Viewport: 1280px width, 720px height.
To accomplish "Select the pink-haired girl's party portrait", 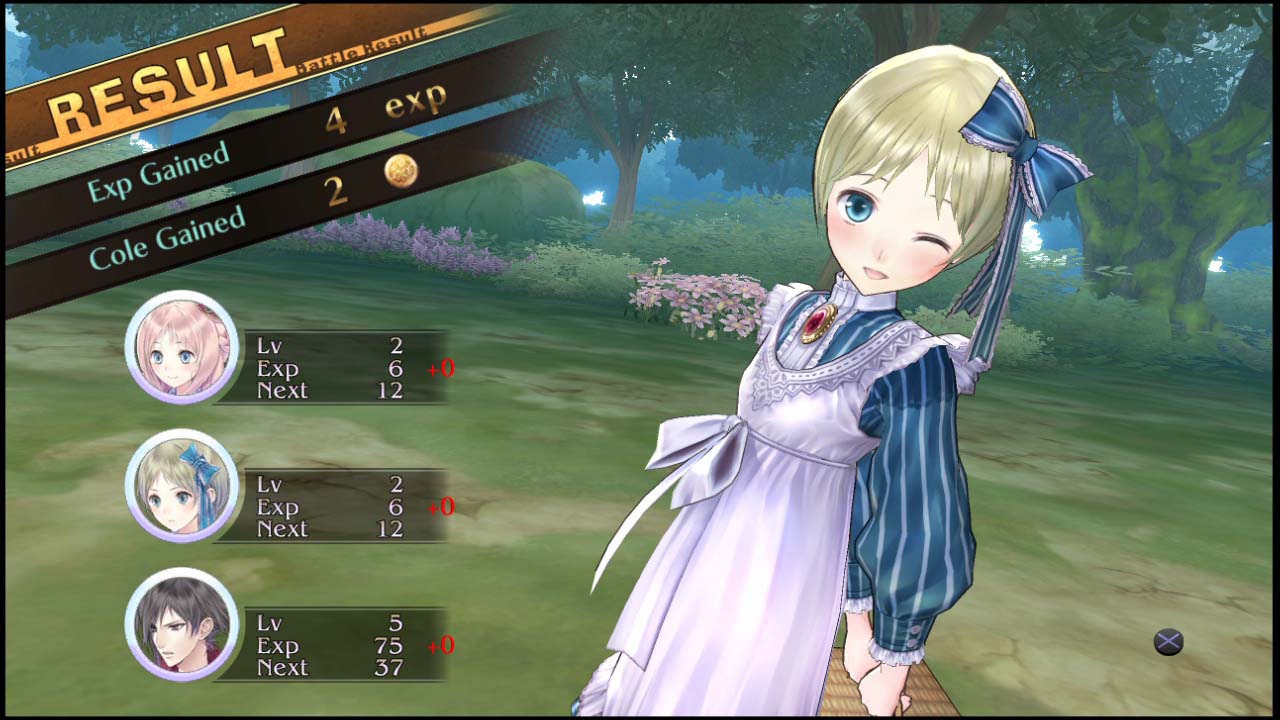I will click(182, 347).
